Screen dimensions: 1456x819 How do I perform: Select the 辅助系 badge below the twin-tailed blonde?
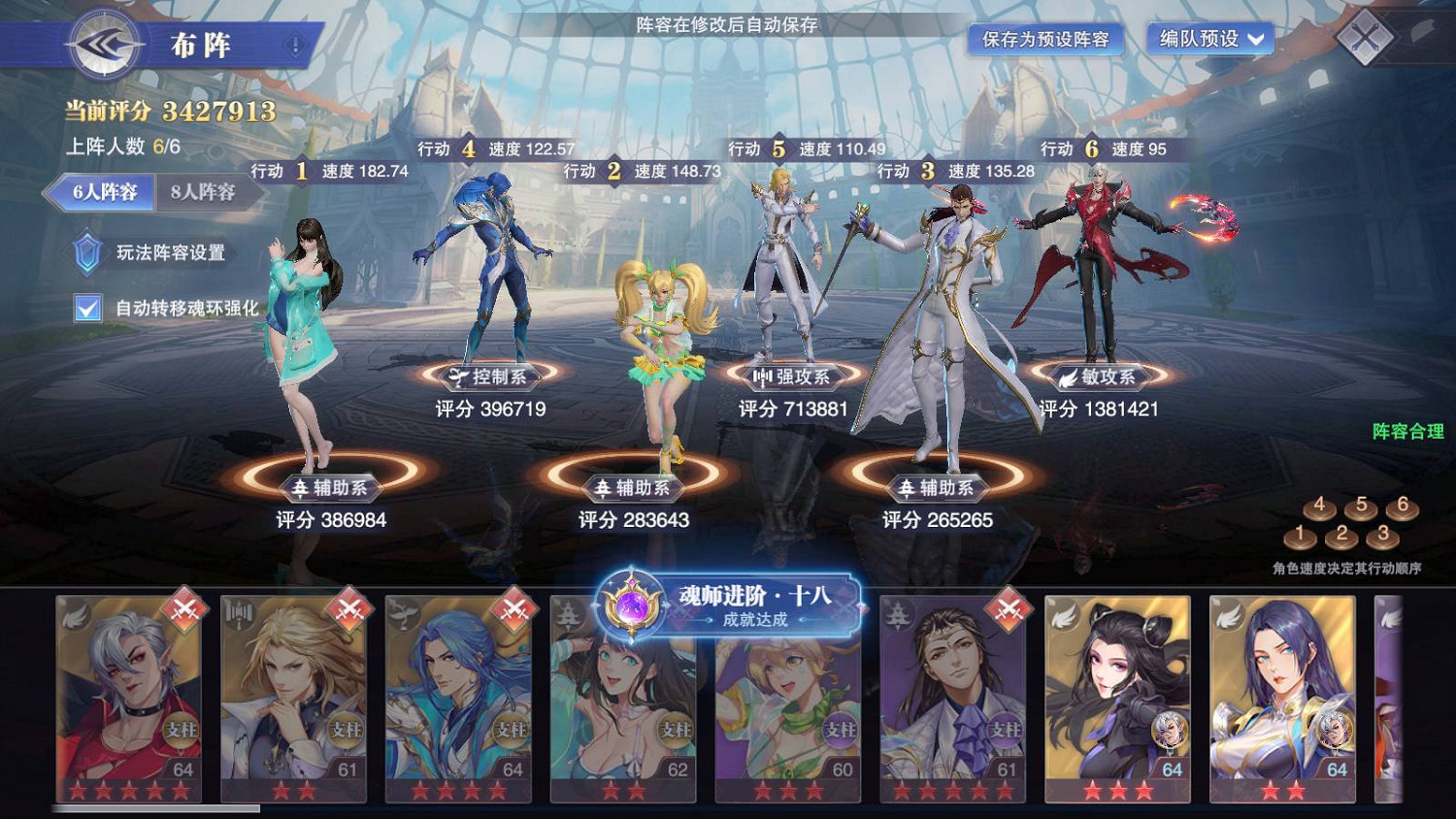point(631,489)
